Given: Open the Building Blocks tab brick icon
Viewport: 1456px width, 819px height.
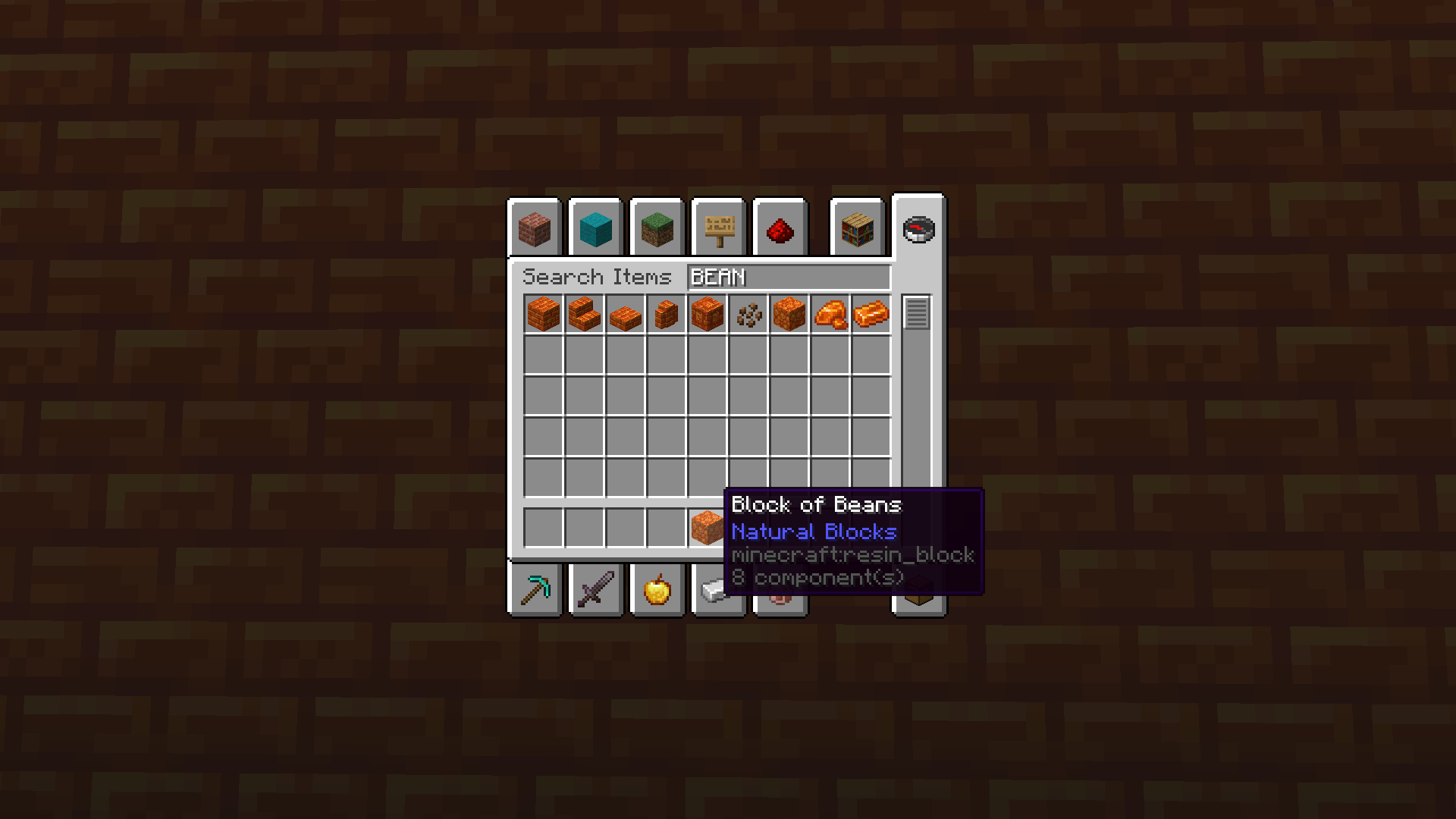Looking at the screenshot, I should coord(535,227).
